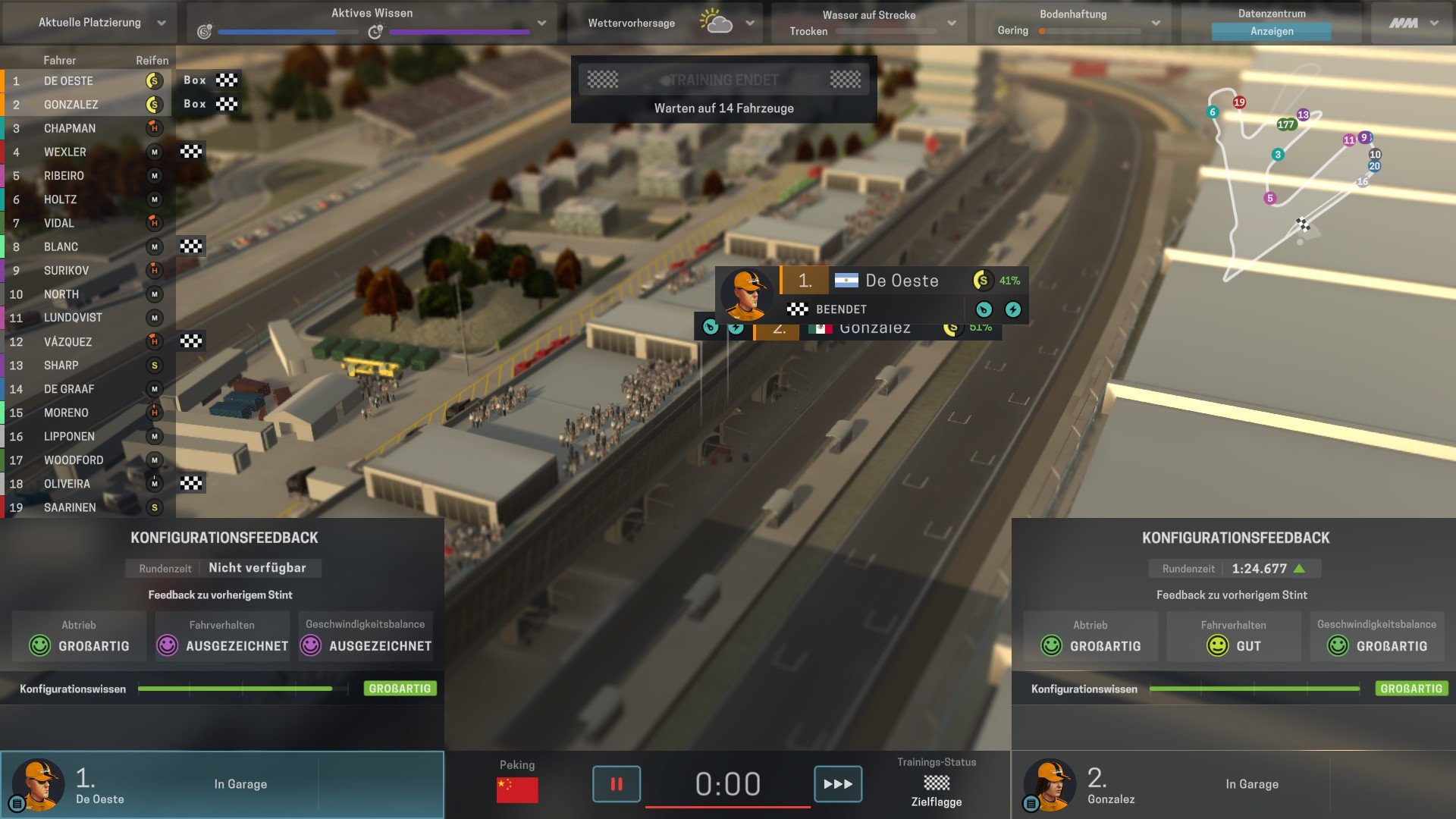Select Lundqvist in the standings list

pos(73,318)
